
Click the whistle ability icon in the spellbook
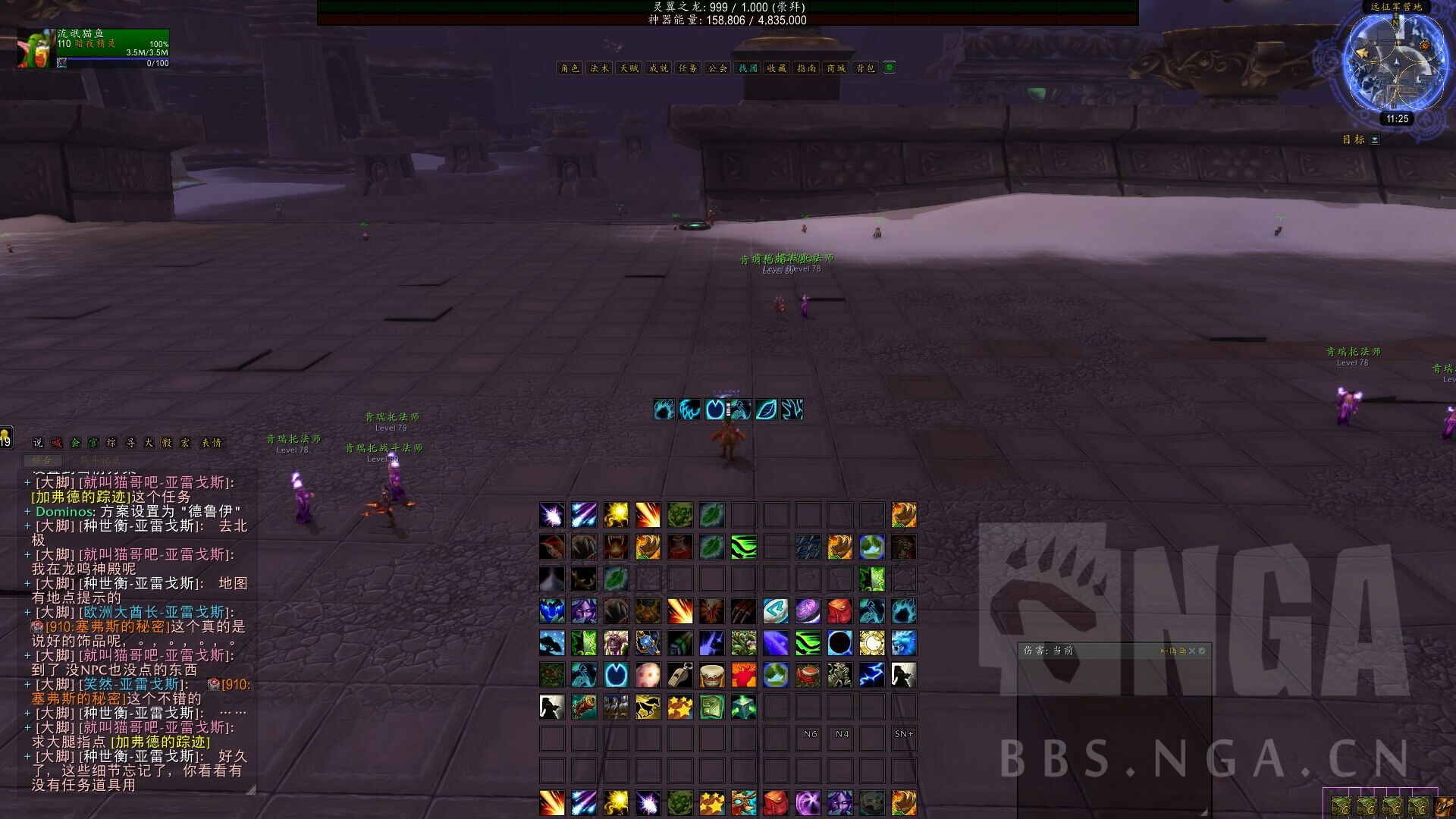pyautogui.click(x=681, y=675)
